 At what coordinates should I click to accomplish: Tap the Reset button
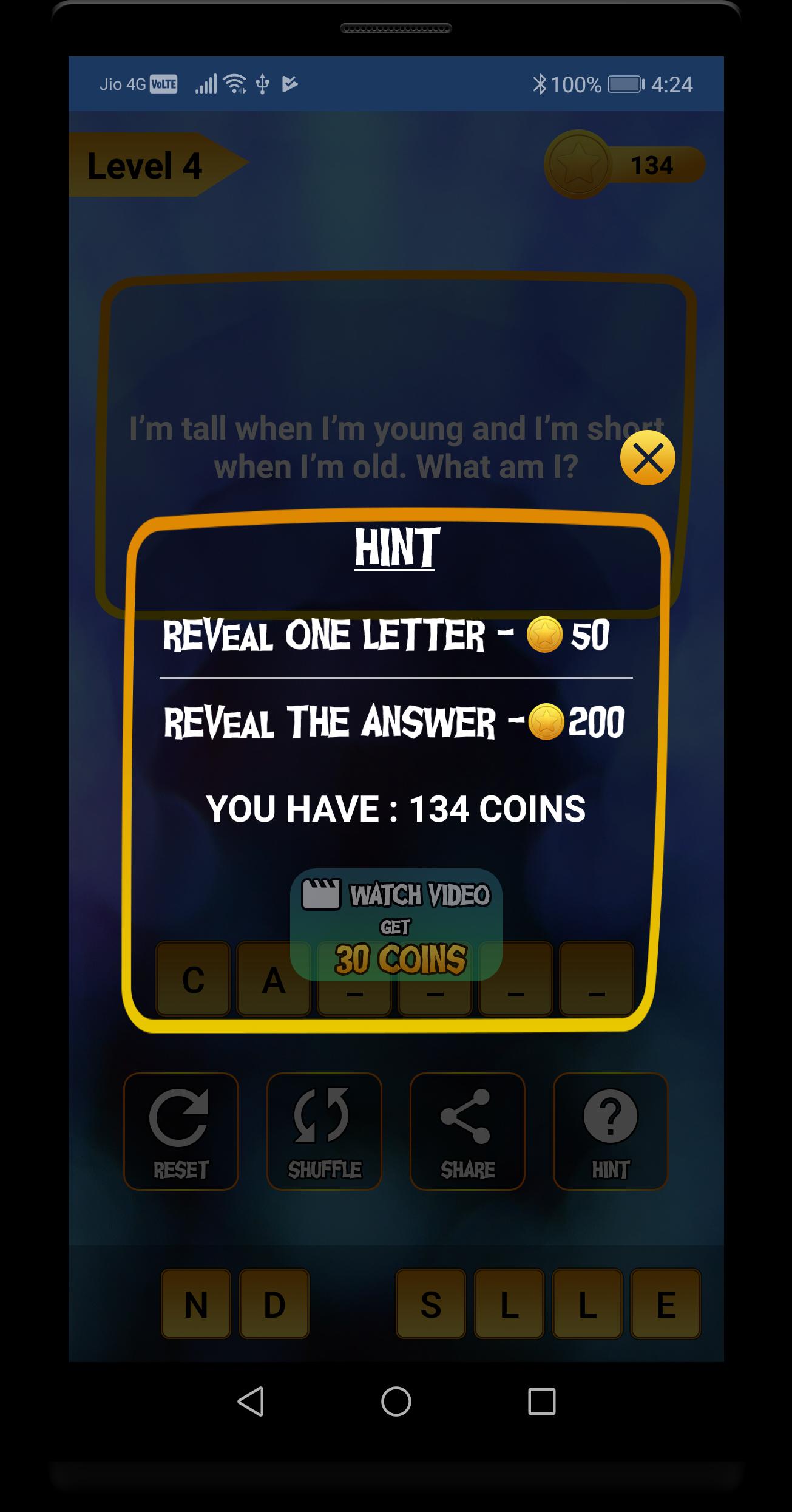[181, 1131]
